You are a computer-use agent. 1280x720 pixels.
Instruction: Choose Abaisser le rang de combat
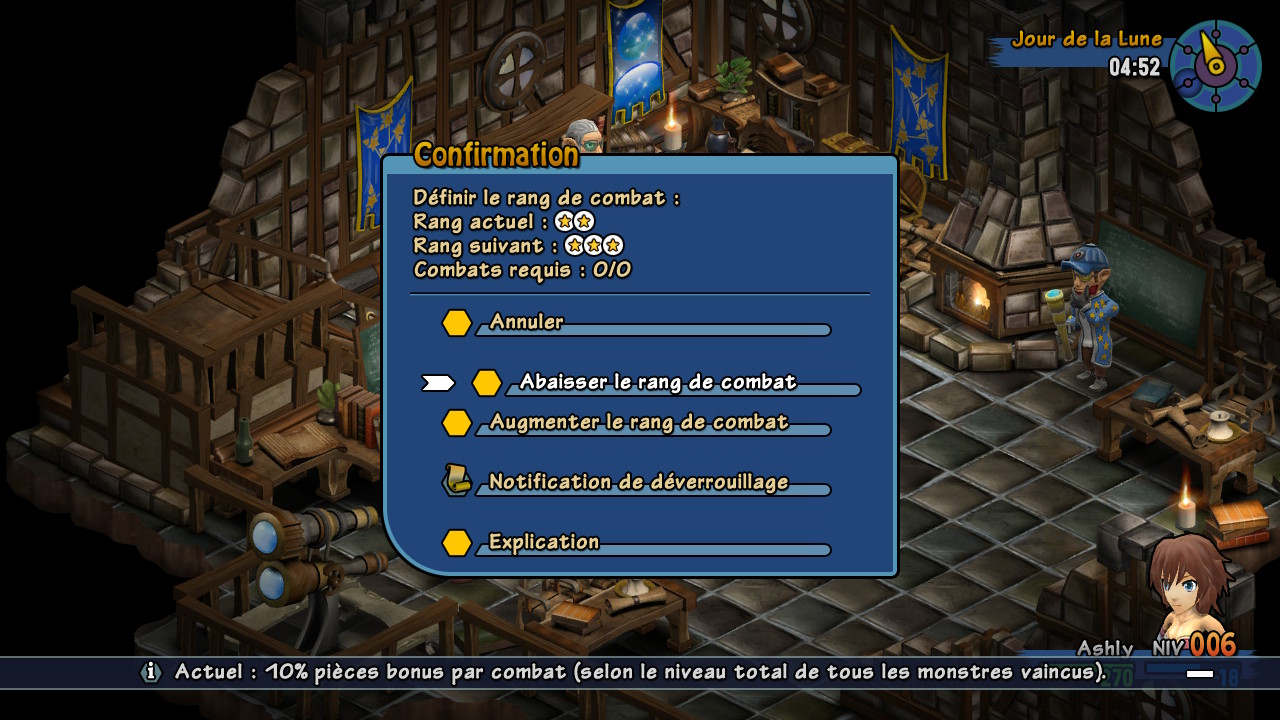coord(657,382)
